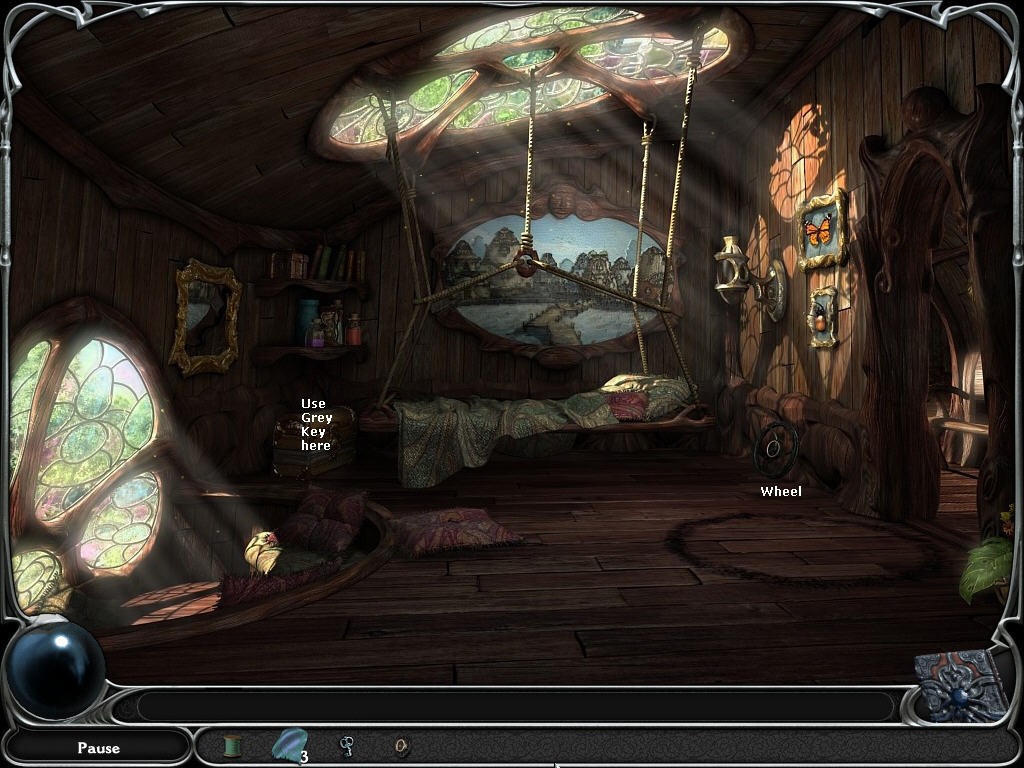The height and width of the screenshot is (768, 1024).
Task: Pick the blue cloth item from inventory
Action: pyautogui.click(x=287, y=744)
